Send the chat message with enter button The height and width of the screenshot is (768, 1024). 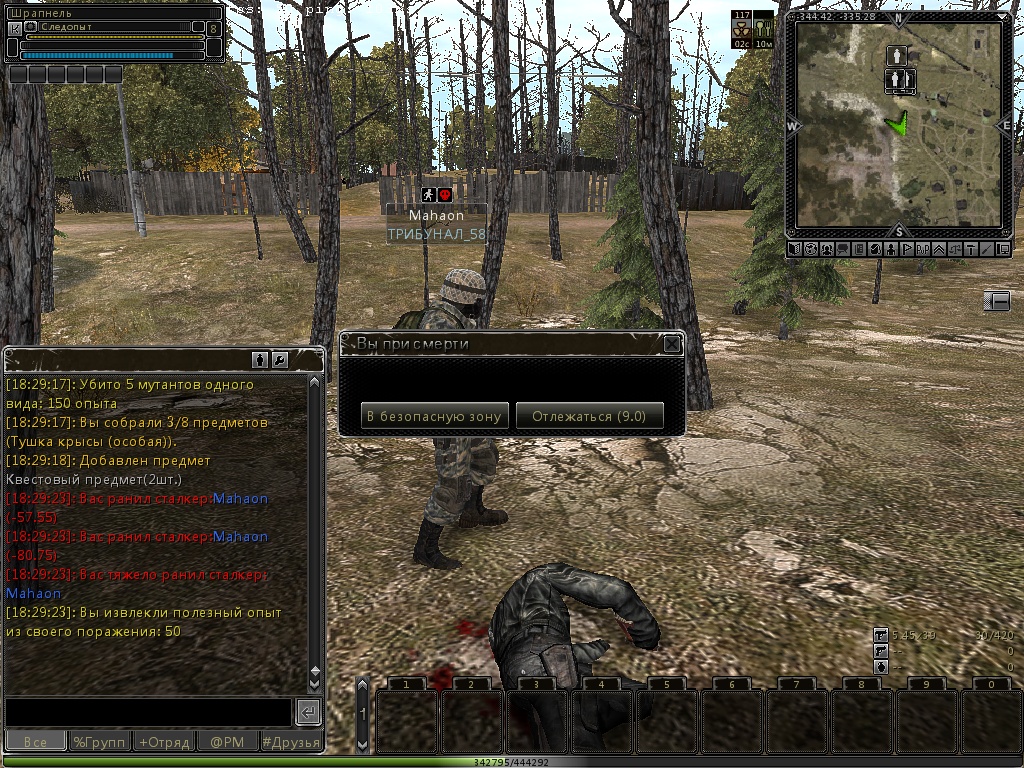(308, 712)
